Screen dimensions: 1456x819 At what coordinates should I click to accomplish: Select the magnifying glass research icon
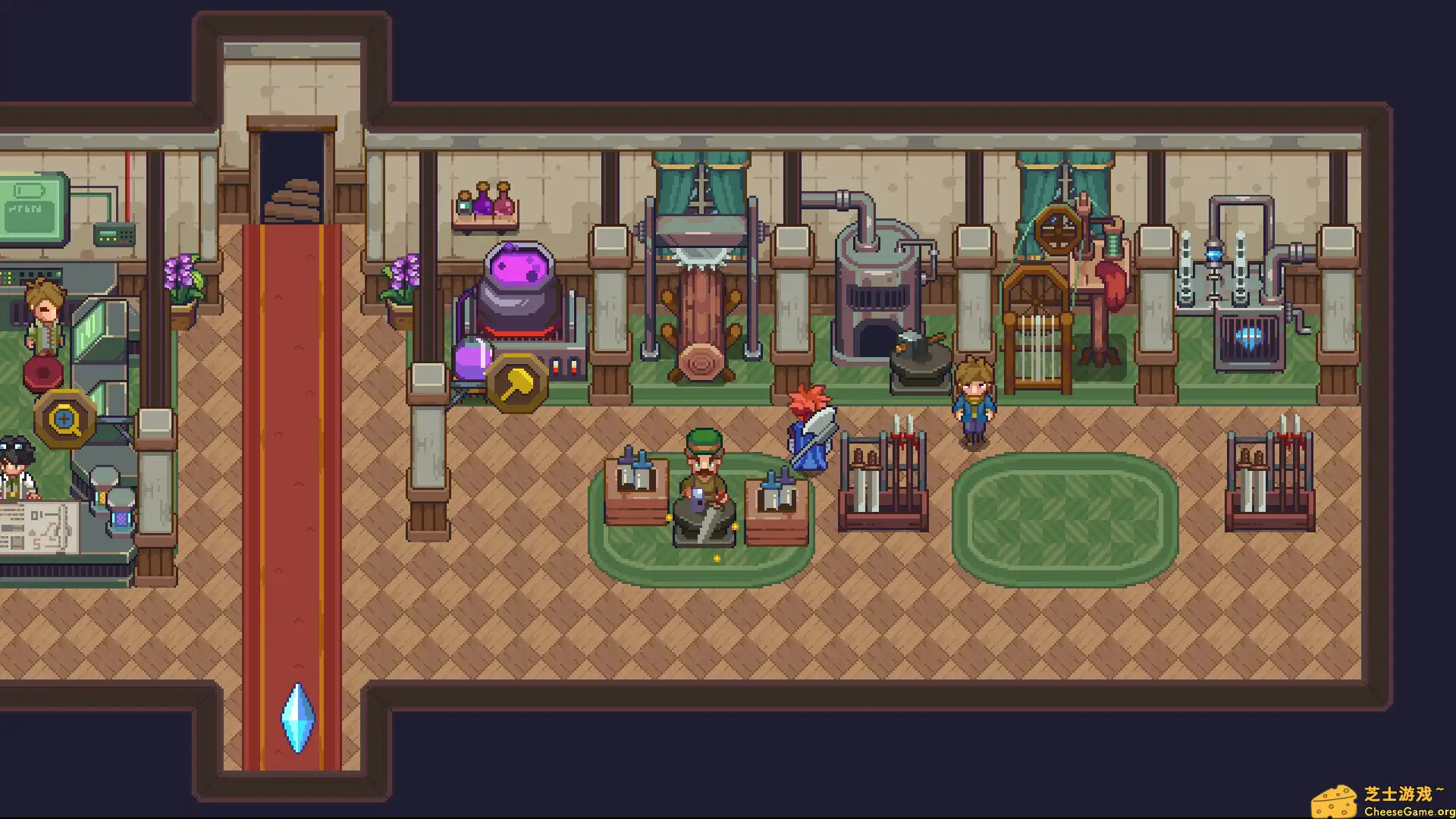(64, 419)
